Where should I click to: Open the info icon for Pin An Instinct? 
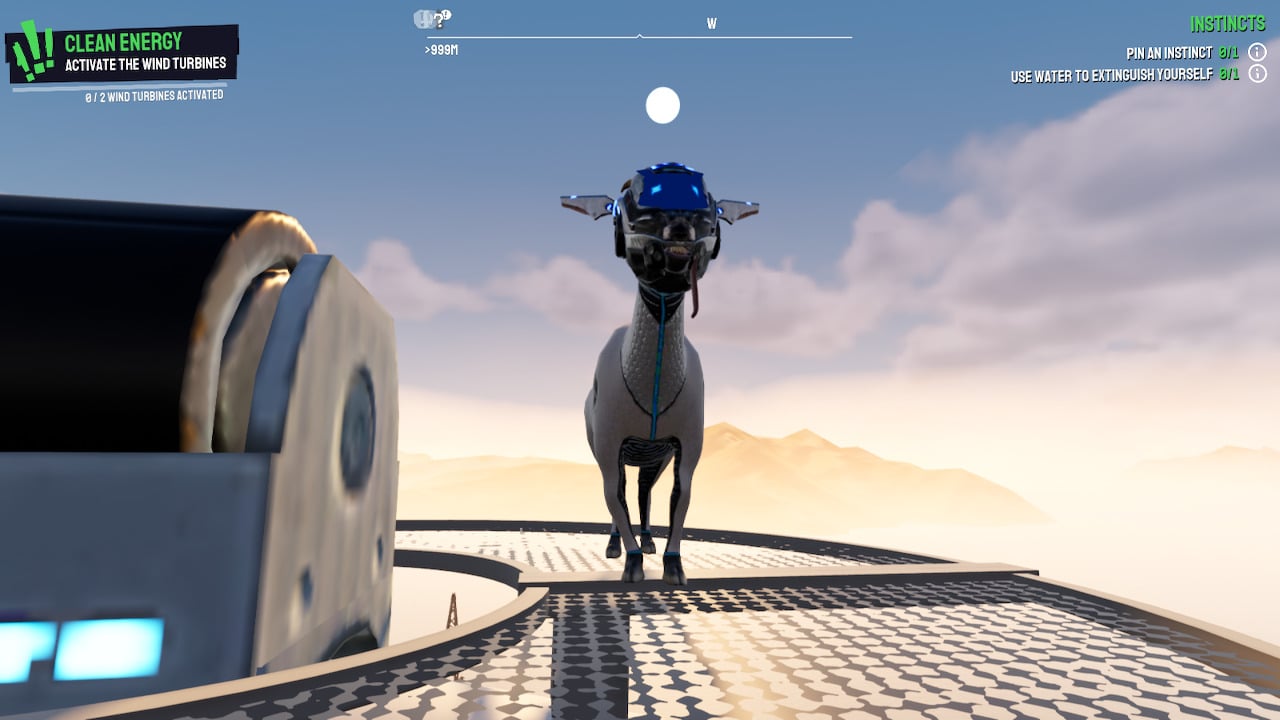(x=1257, y=53)
